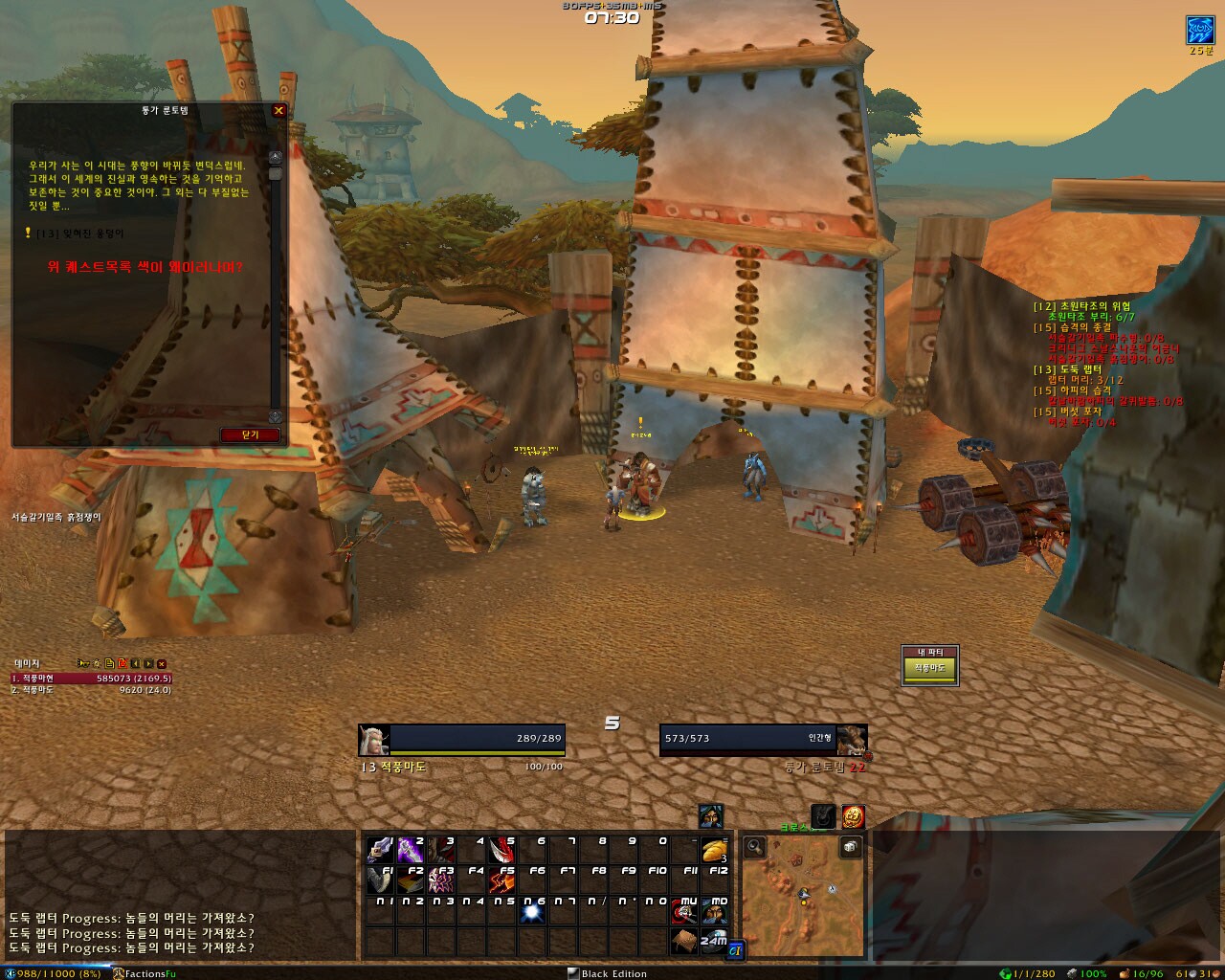Use the bread item in the action bar
Screen dimensions: 1225x980
pyautogui.click(x=714, y=850)
